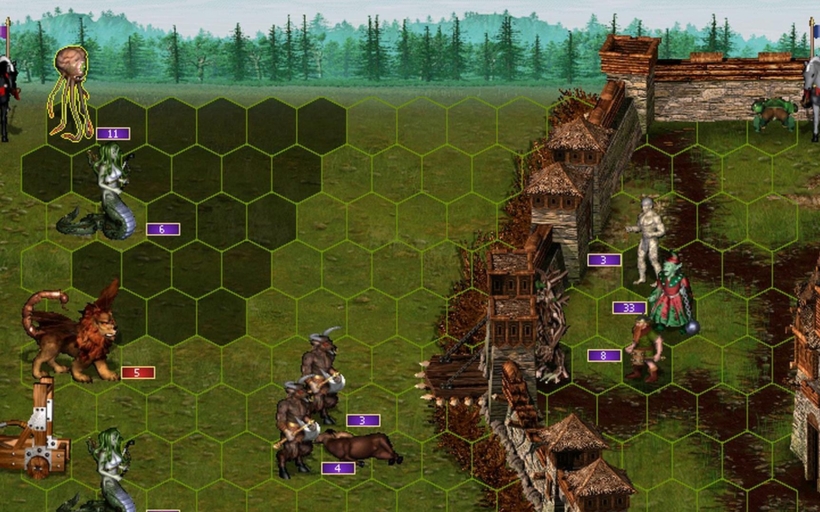
Task: Target the green goblin stack of 33
Action: (669, 295)
